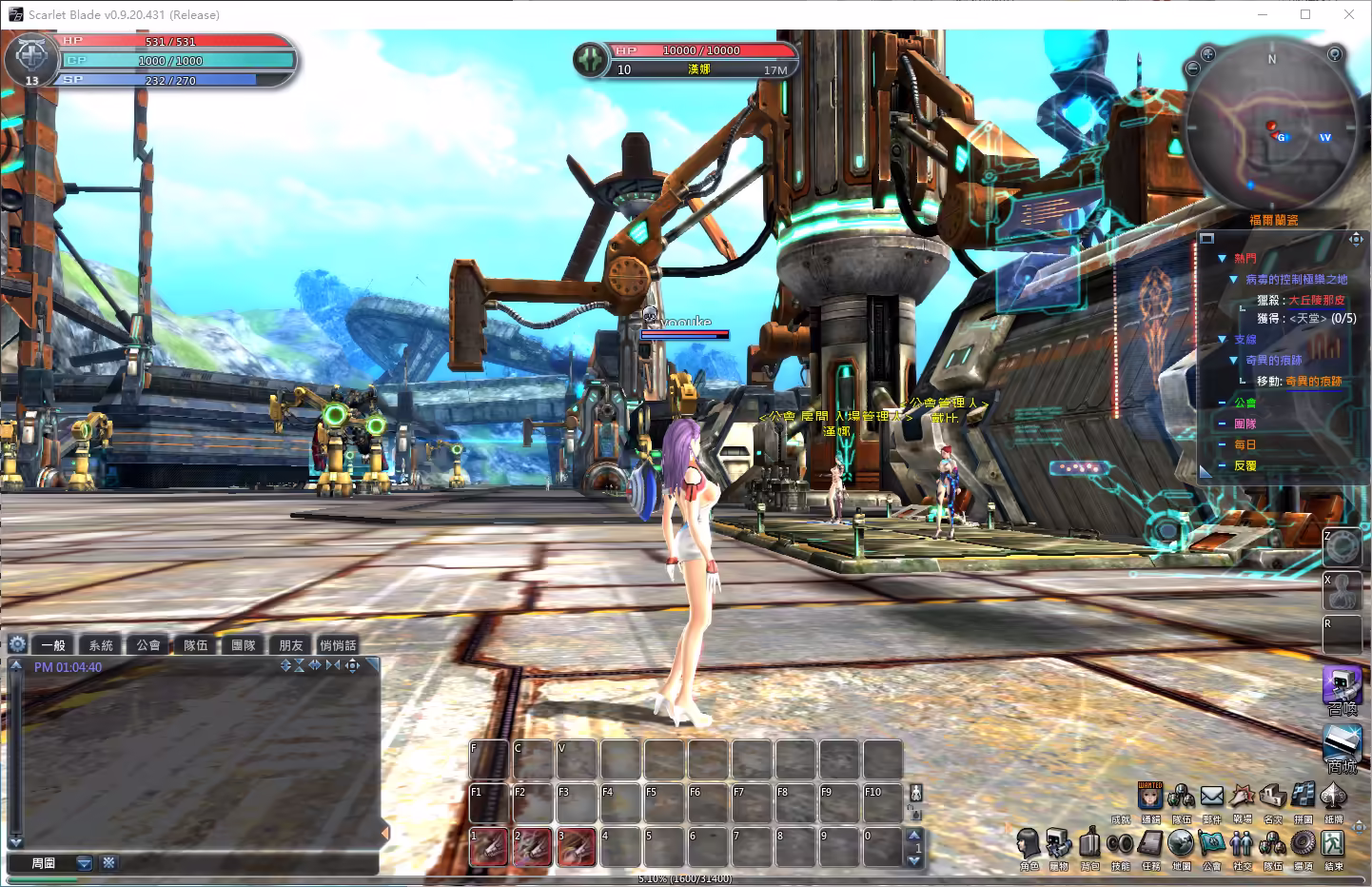Open the 郵件 mail envelope icon
The image size is (1372, 887).
(x=1211, y=797)
